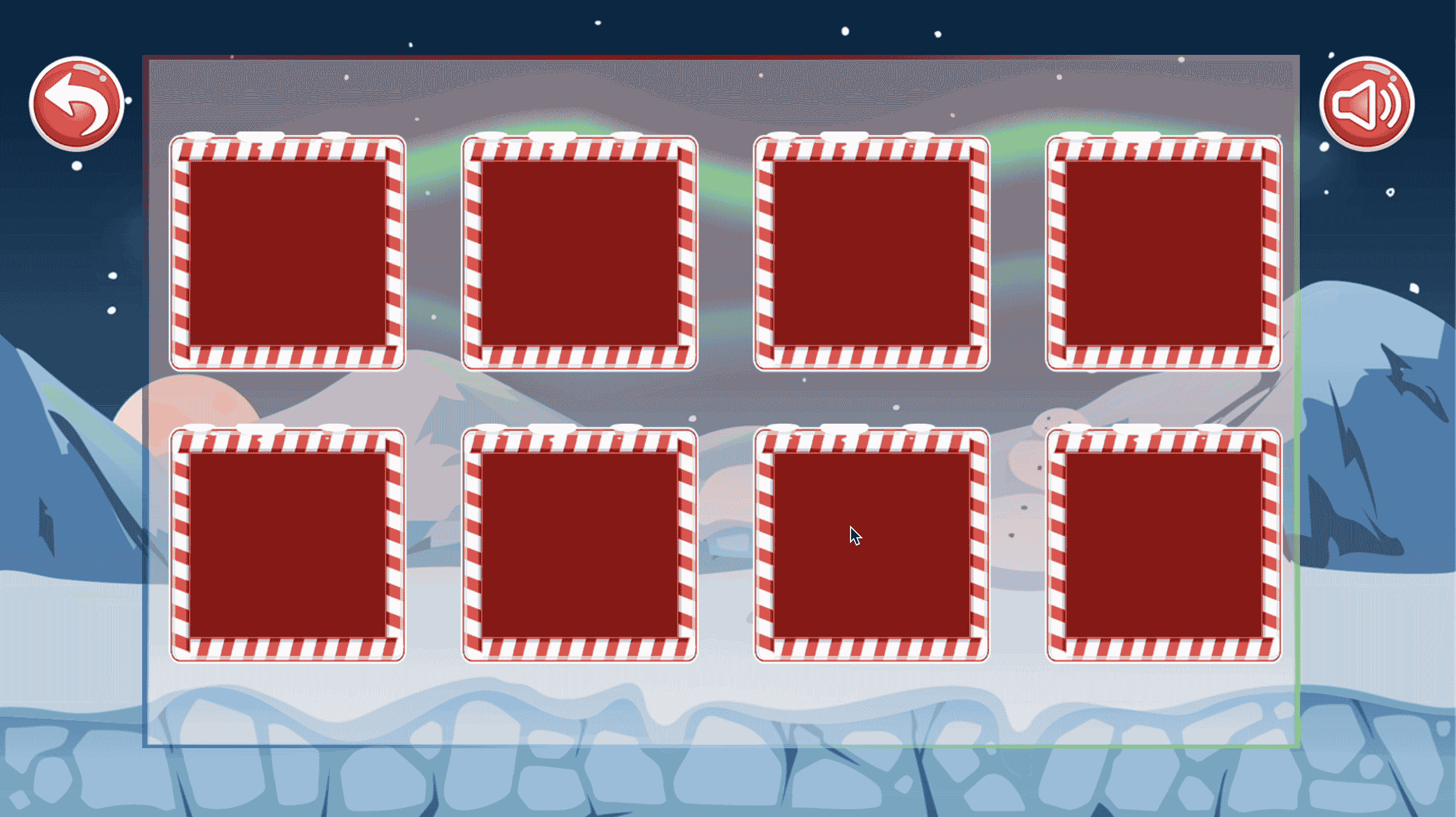The image size is (1456, 817).
Task: Reveal the last card in the bottom row
Action: click(1166, 546)
